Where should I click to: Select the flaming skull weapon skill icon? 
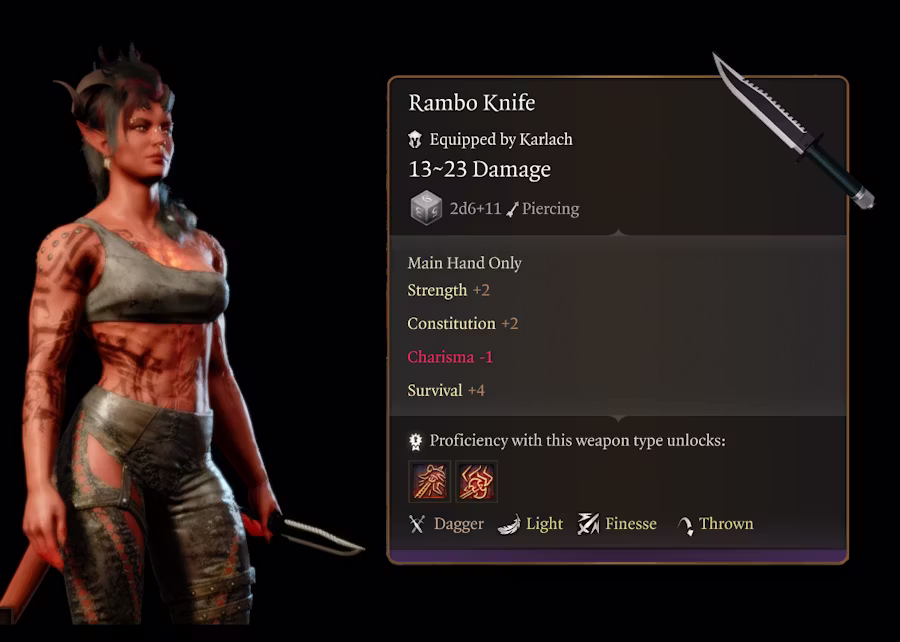(477, 482)
